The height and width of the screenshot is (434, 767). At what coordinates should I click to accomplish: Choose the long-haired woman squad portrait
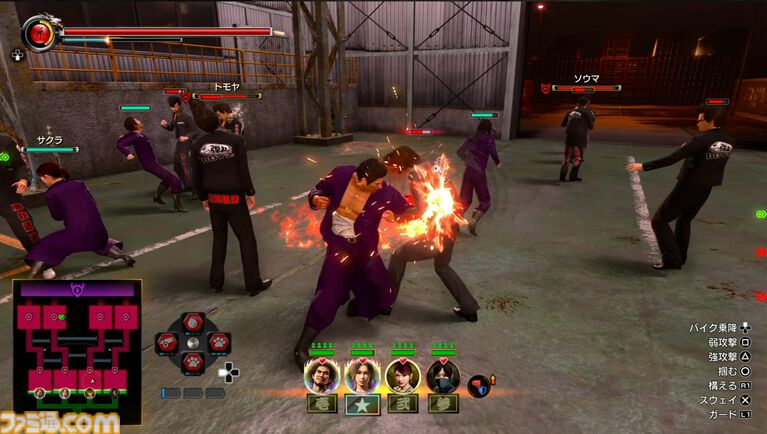[x=361, y=375]
